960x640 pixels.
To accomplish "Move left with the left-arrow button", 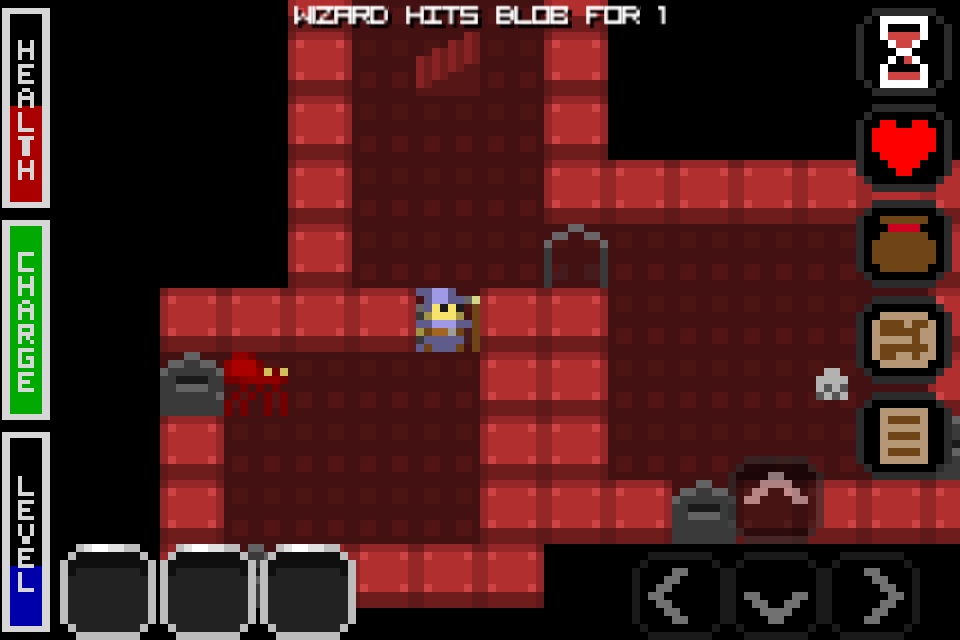I will (x=680, y=595).
